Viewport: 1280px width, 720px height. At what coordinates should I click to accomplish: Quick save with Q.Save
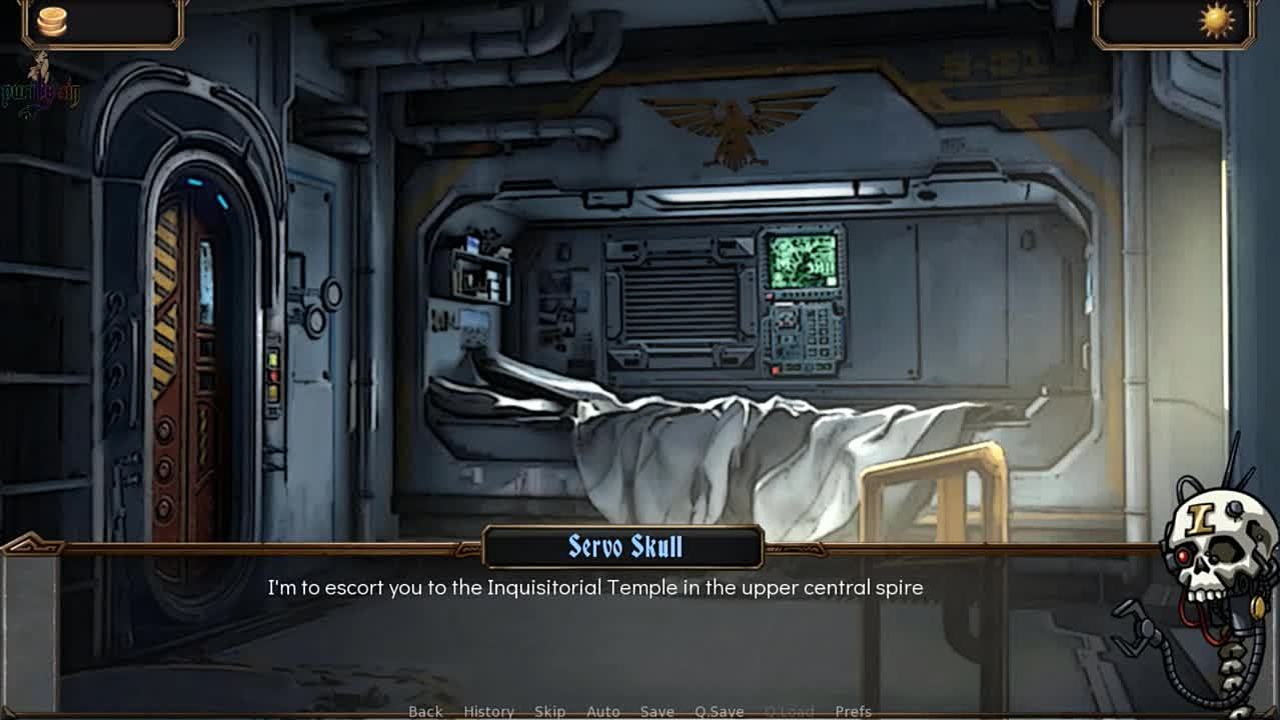pos(719,711)
